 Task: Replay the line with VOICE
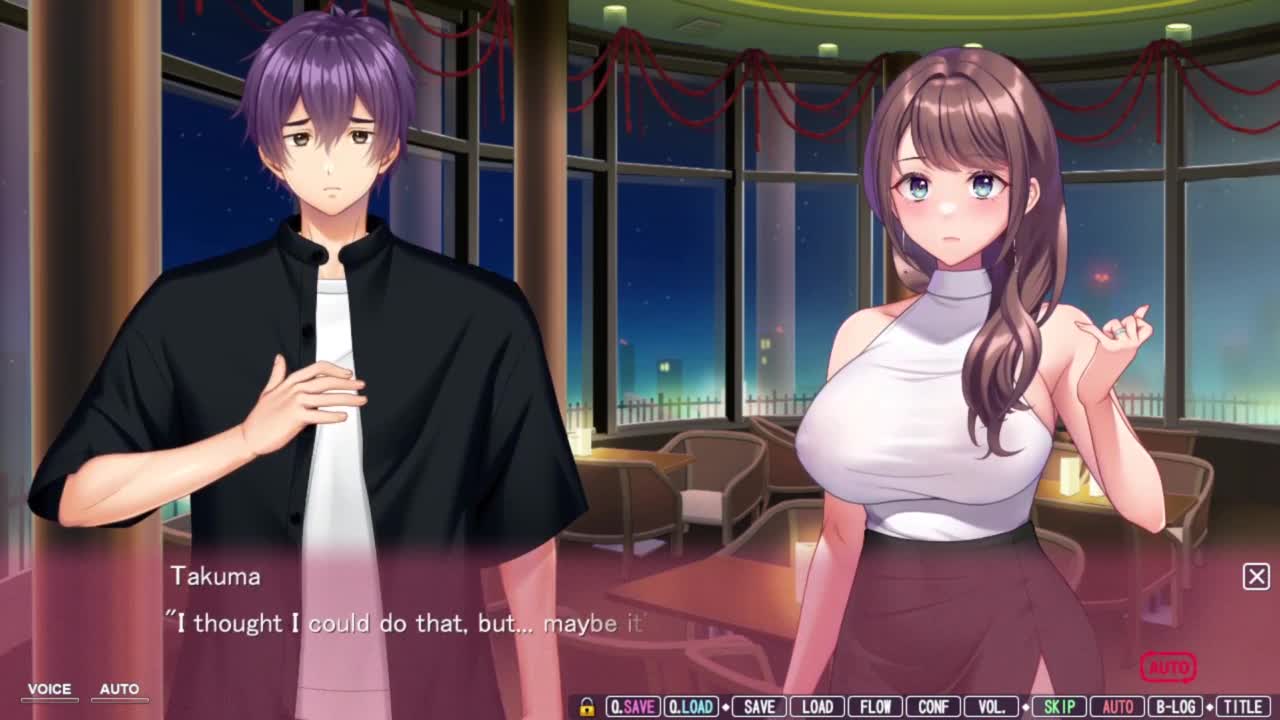pyautogui.click(x=49, y=690)
